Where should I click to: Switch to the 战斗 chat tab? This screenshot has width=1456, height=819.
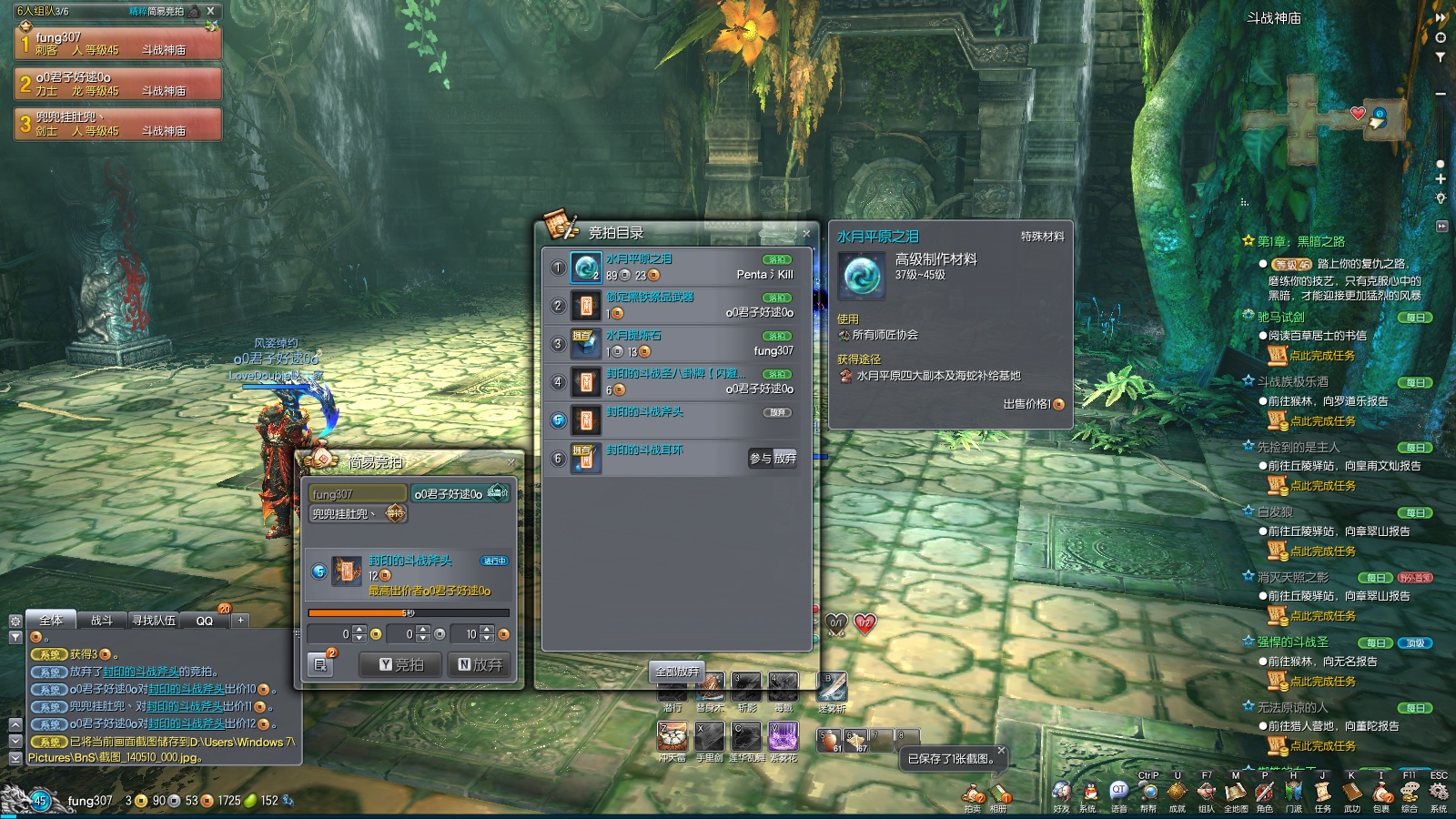tap(102, 621)
